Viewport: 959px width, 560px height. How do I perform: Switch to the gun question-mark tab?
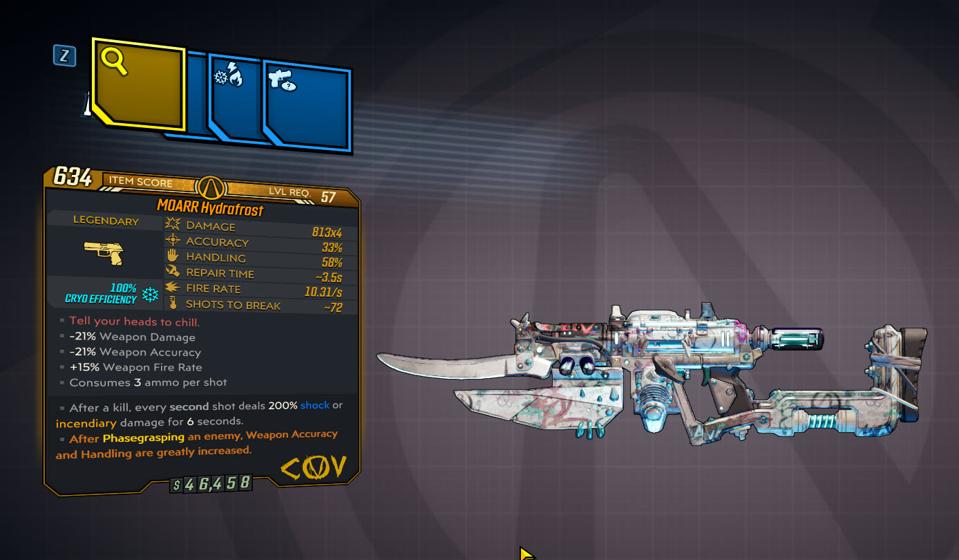click(305, 105)
